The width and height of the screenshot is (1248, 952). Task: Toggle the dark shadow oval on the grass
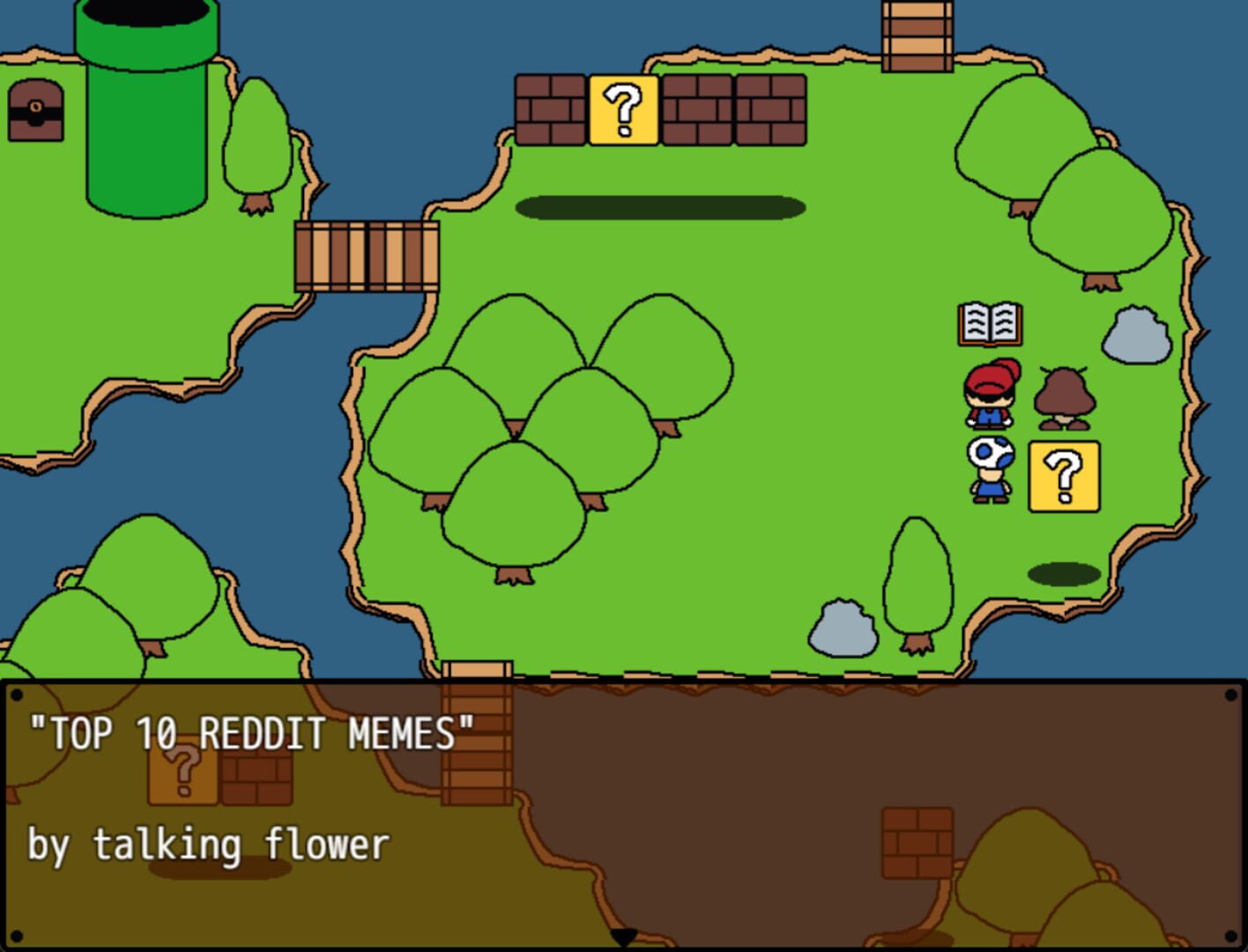click(659, 206)
